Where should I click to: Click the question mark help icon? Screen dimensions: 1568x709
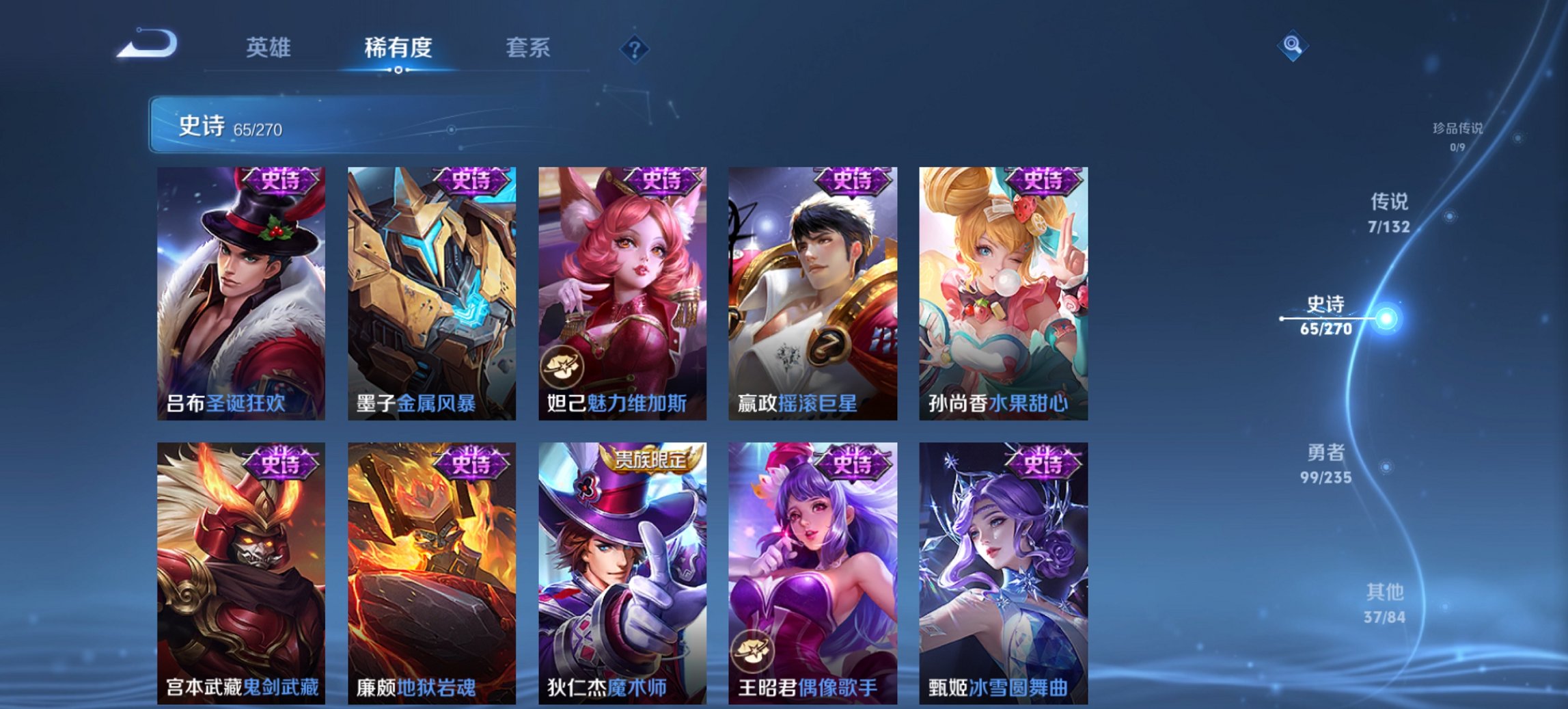click(x=635, y=49)
